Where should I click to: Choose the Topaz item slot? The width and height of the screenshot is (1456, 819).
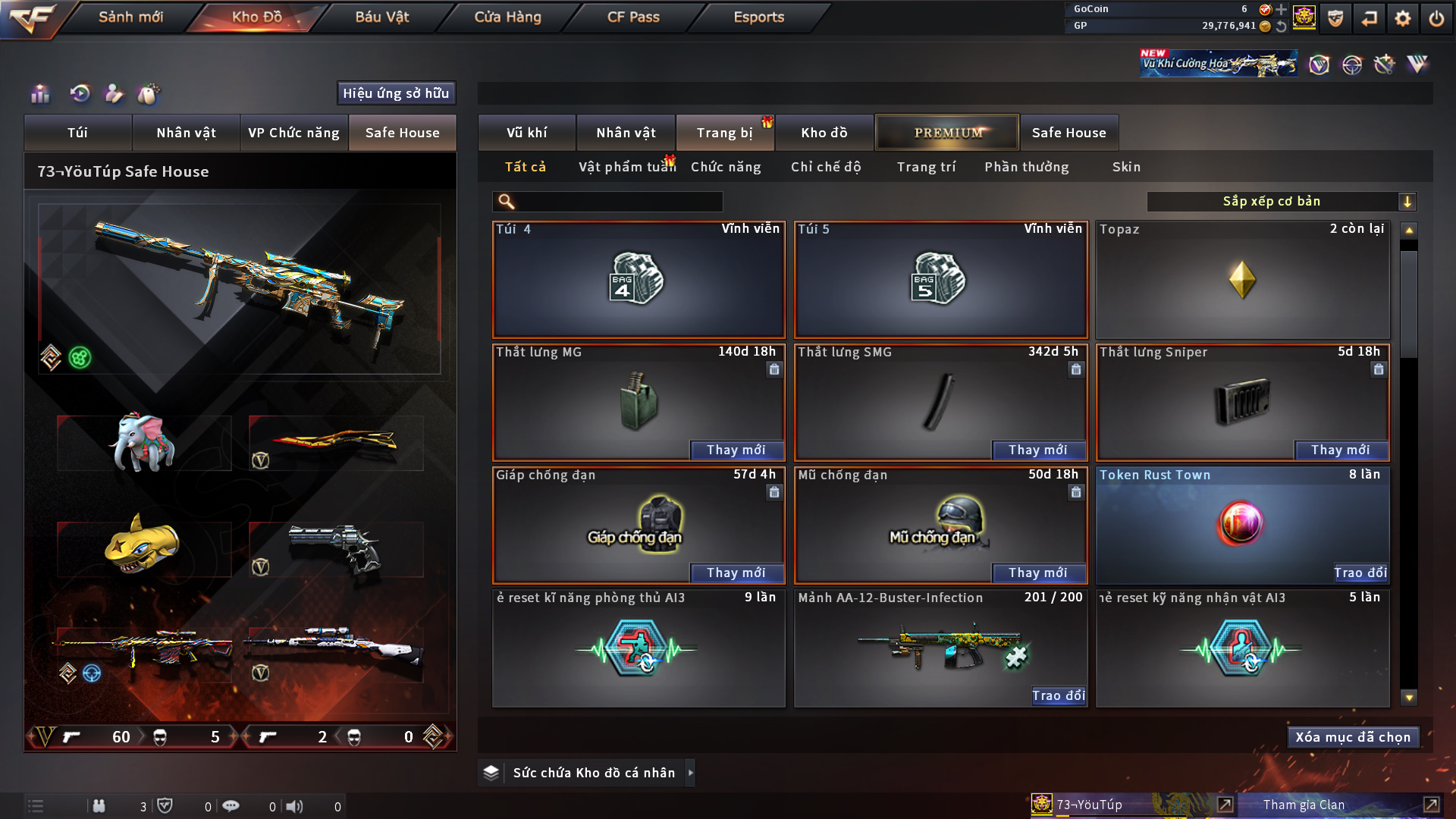(1242, 280)
